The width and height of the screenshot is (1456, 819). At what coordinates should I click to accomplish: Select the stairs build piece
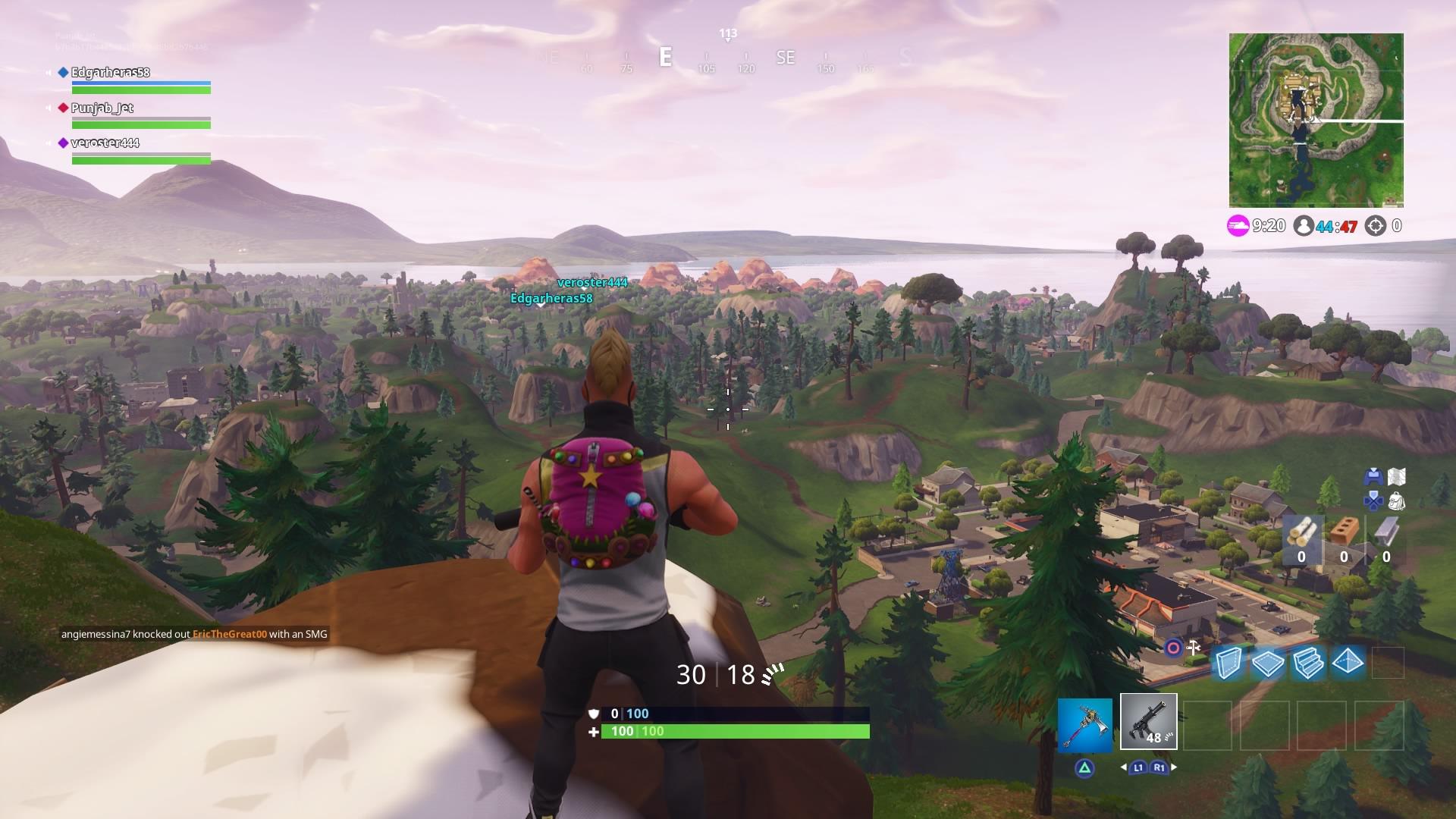(x=1308, y=663)
